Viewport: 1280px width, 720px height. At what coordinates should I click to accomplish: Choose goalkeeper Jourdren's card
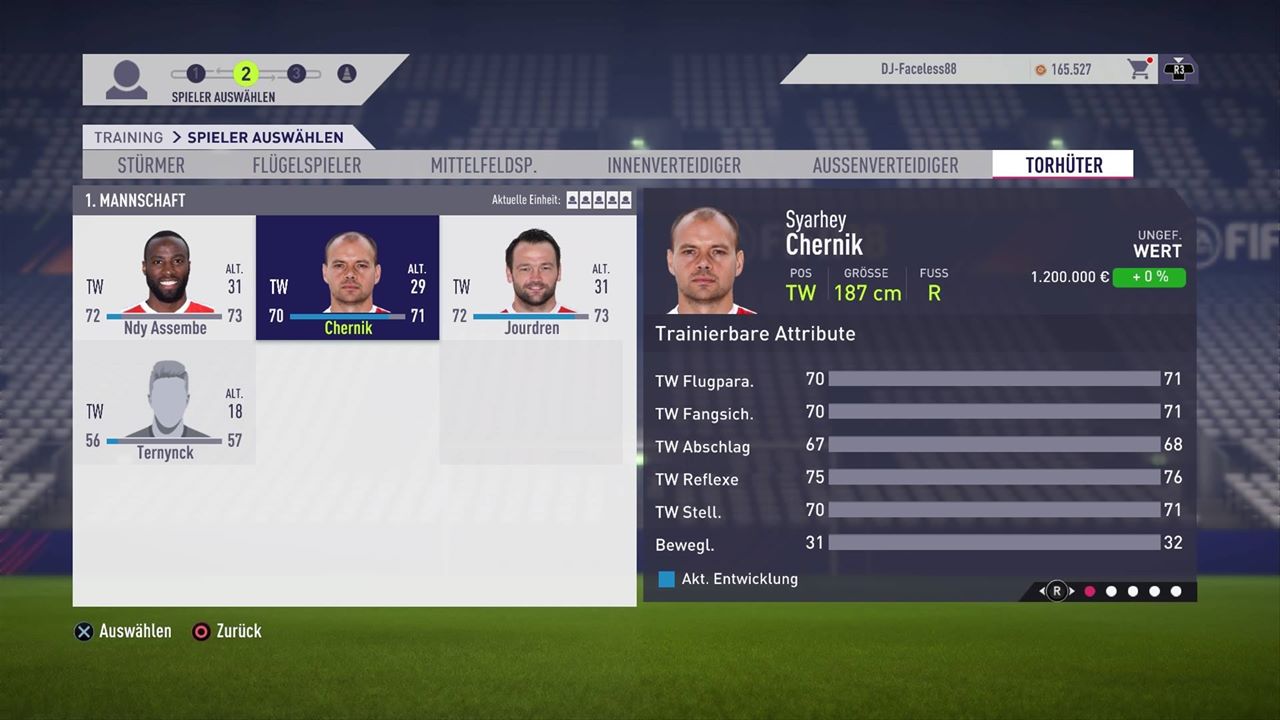[x=531, y=278]
